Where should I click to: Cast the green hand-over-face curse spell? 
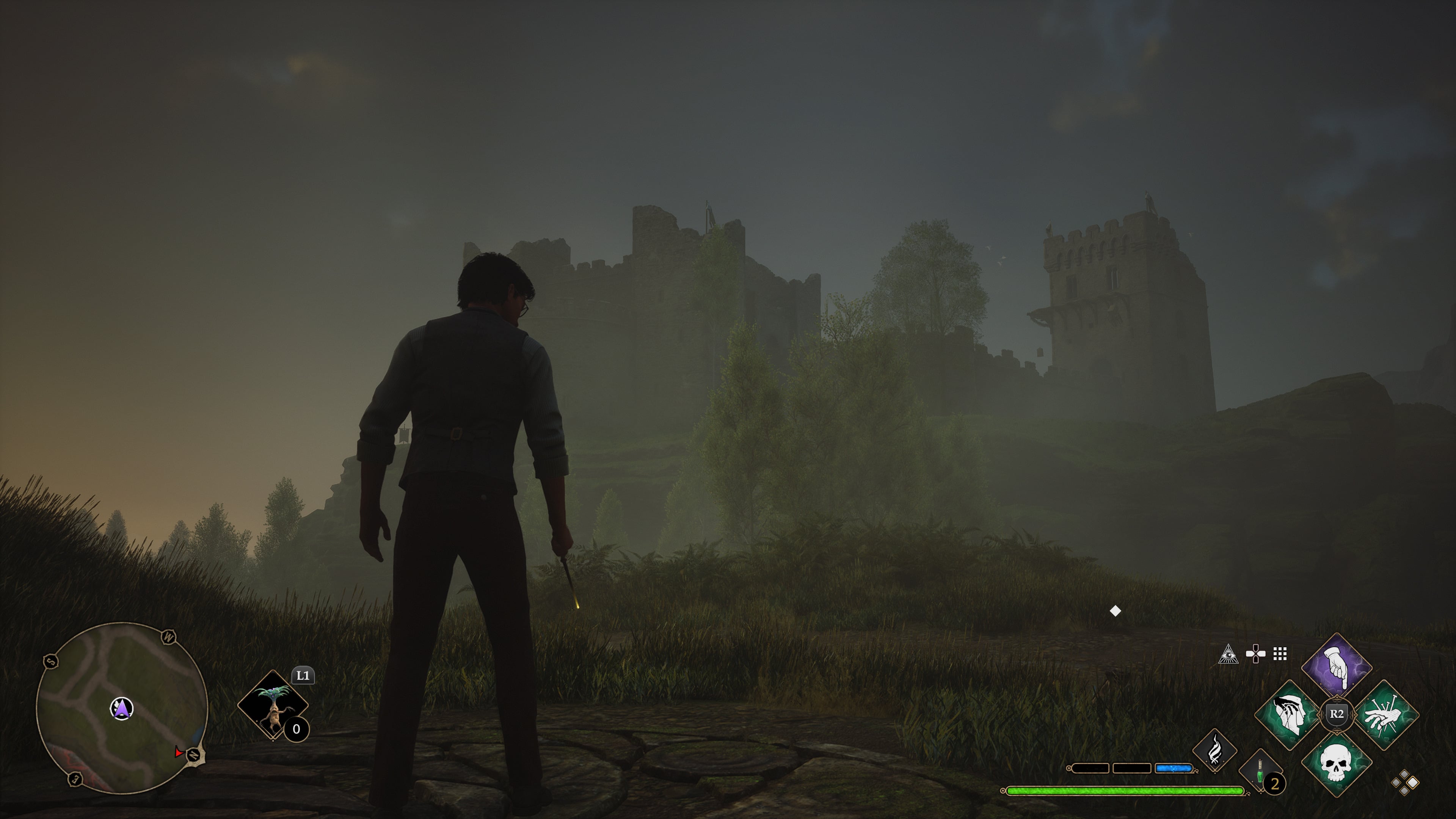point(1289,715)
